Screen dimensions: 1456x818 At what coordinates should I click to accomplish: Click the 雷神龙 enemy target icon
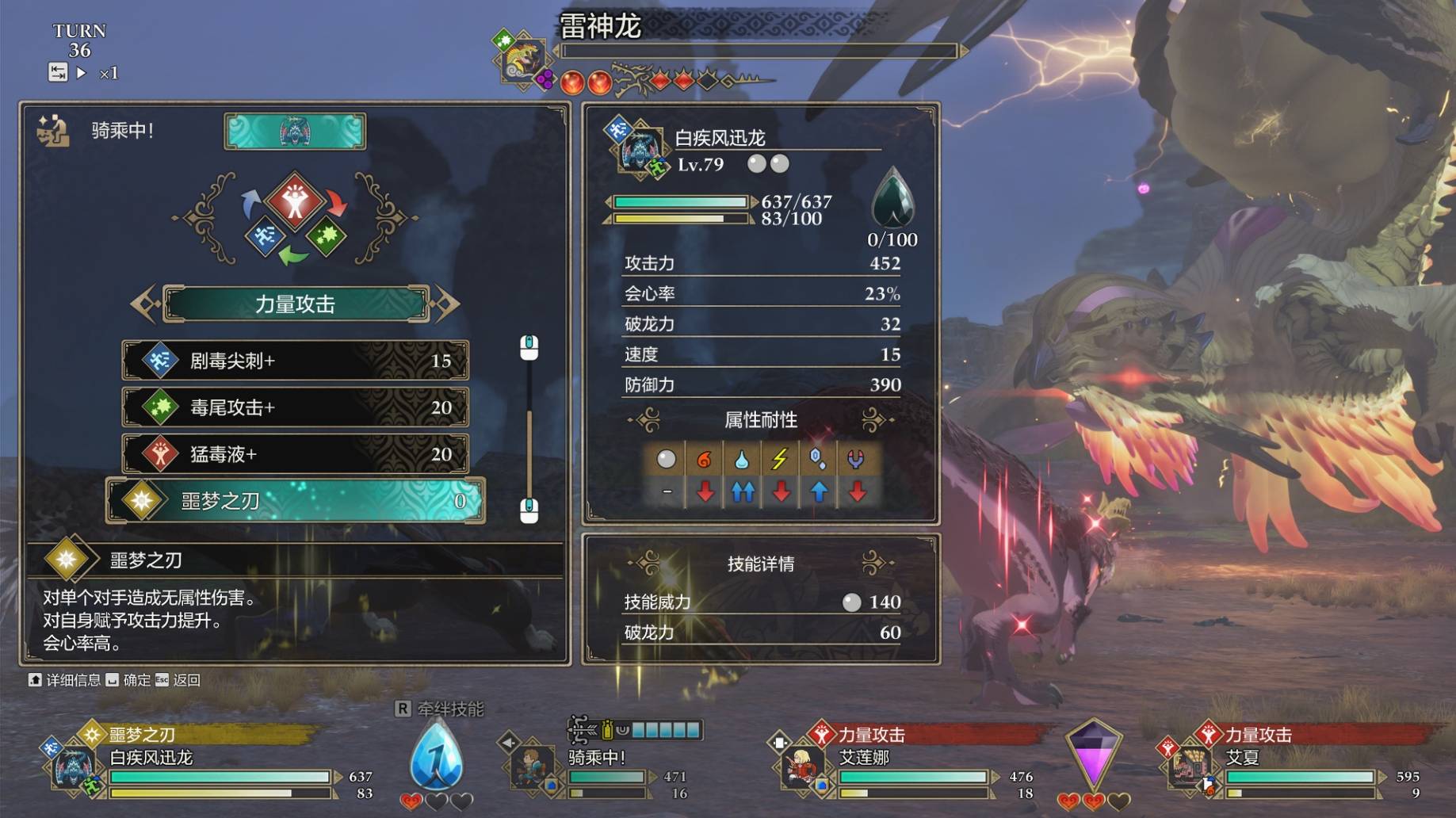[x=522, y=59]
